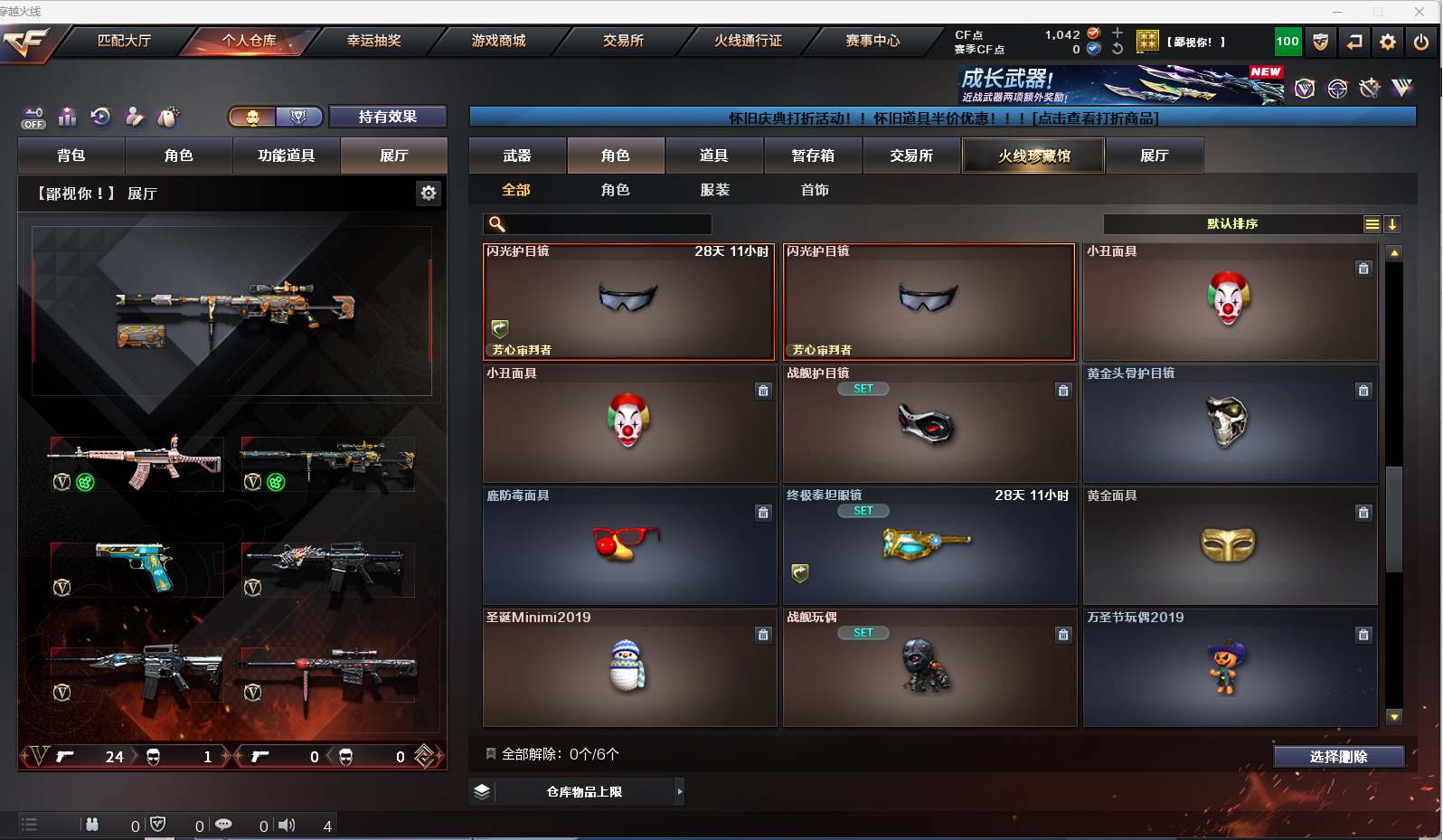Screen dimensions: 1443x840
Task: Open the 火线珍藏馆 tab
Action: [x=1033, y=156]
